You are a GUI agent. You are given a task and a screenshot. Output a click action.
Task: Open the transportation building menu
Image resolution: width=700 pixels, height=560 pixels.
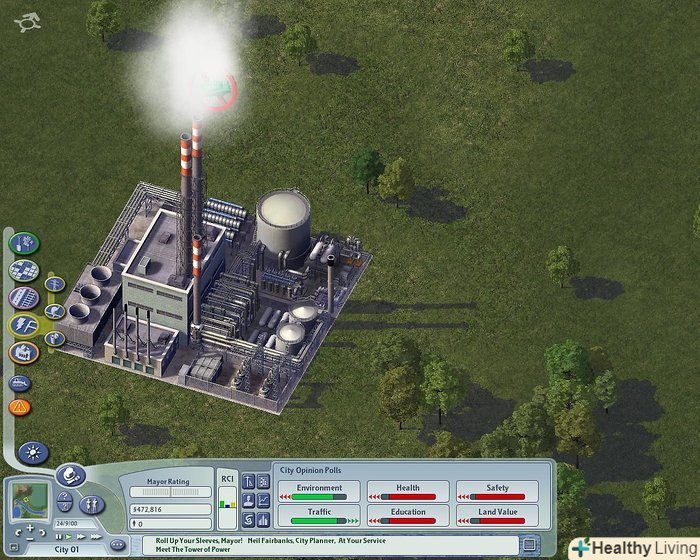point(24,297)
